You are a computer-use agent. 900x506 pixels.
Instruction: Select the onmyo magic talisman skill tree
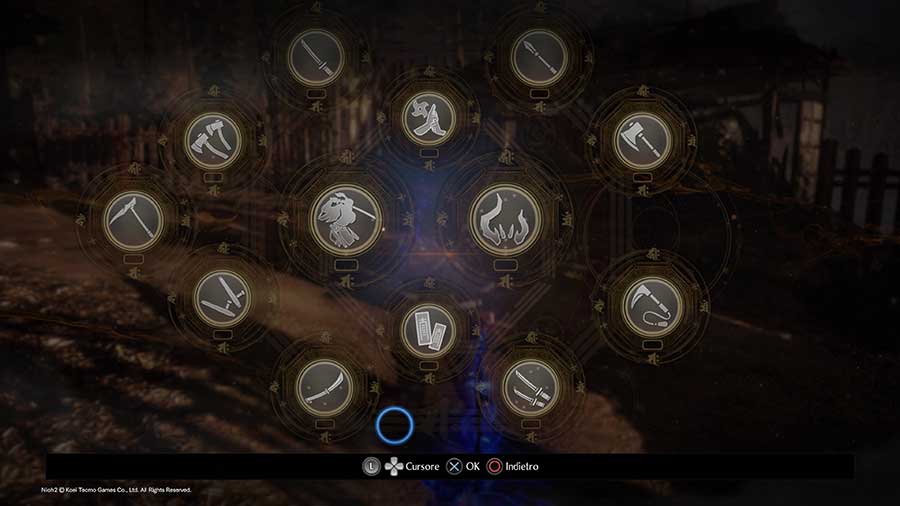click(x=428, y=329)
